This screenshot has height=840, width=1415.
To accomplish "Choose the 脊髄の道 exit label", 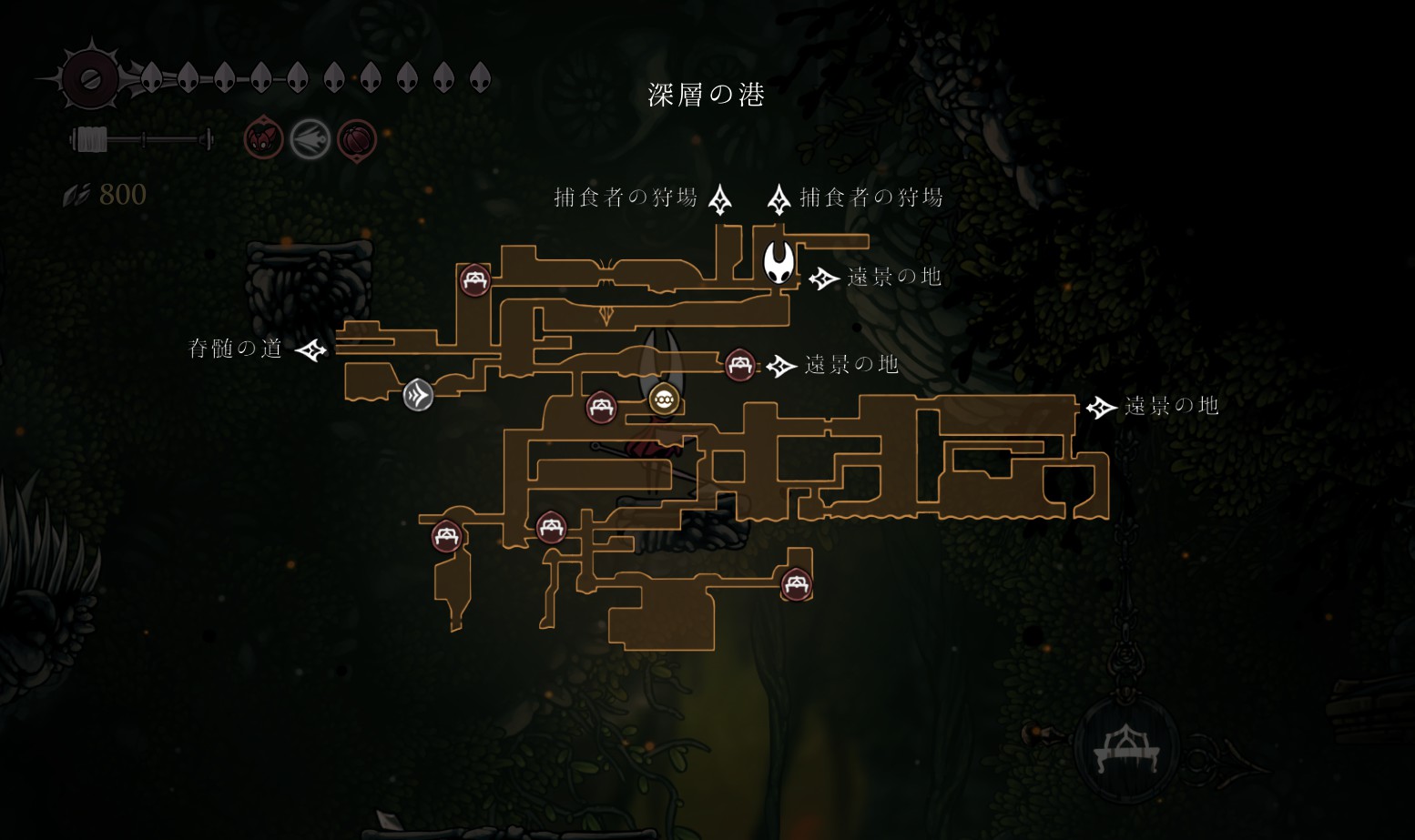I will (x=235, y=349).
